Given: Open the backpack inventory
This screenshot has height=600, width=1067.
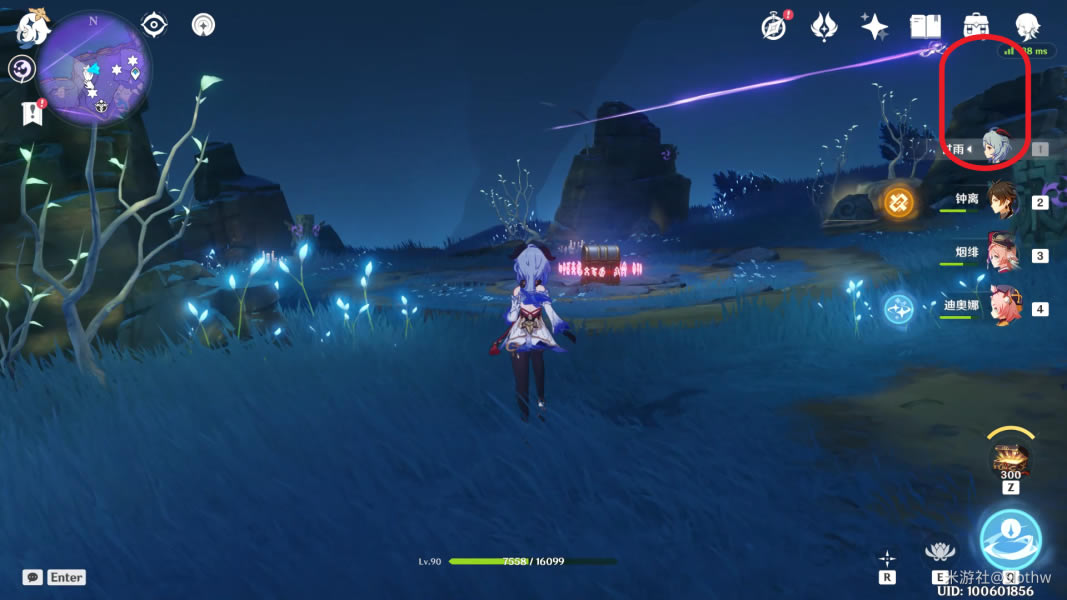Looking at the screenshot, I should click(x=975, y=27).
